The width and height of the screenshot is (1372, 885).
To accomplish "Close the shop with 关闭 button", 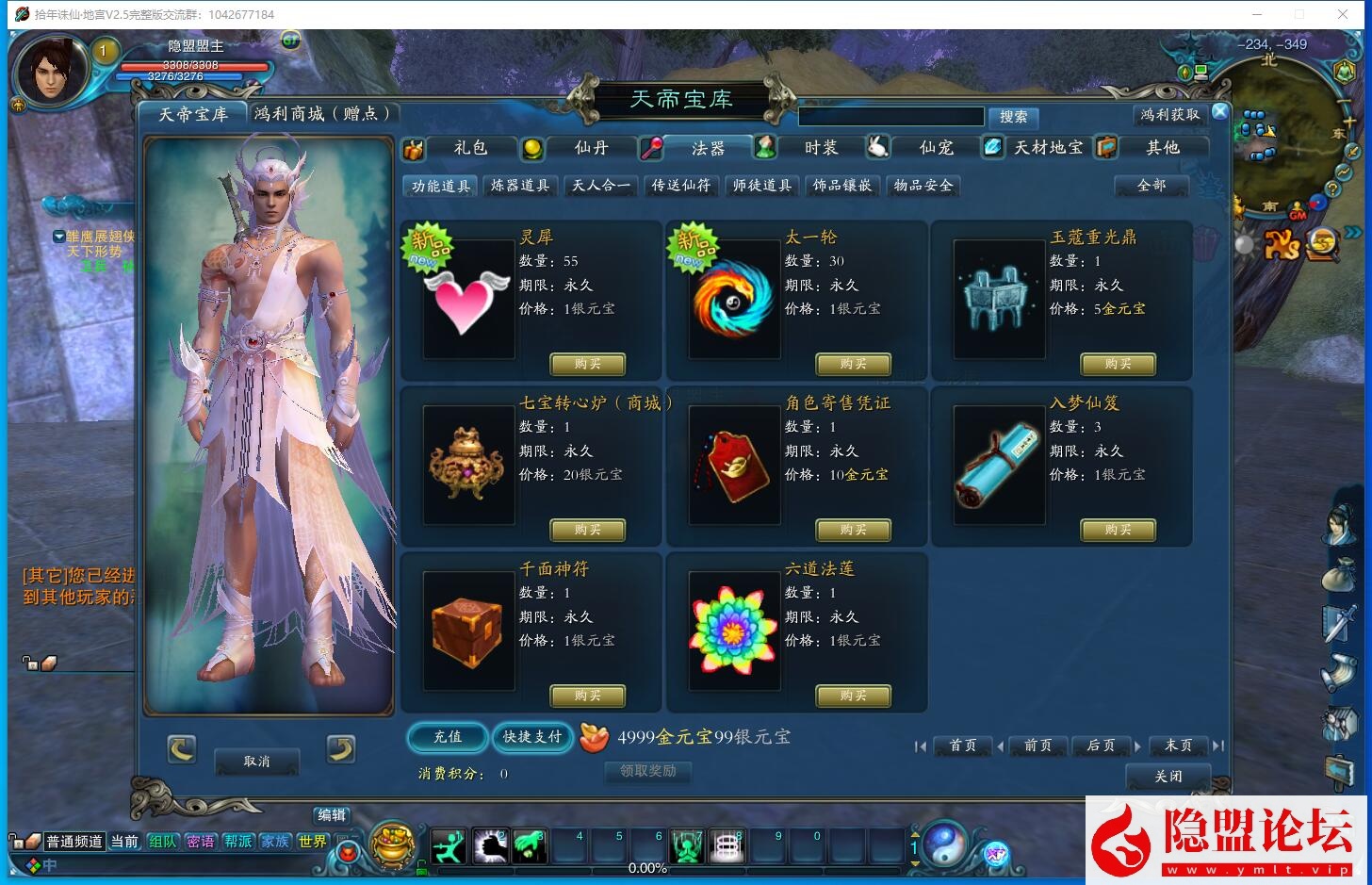I will [1168, 777].
